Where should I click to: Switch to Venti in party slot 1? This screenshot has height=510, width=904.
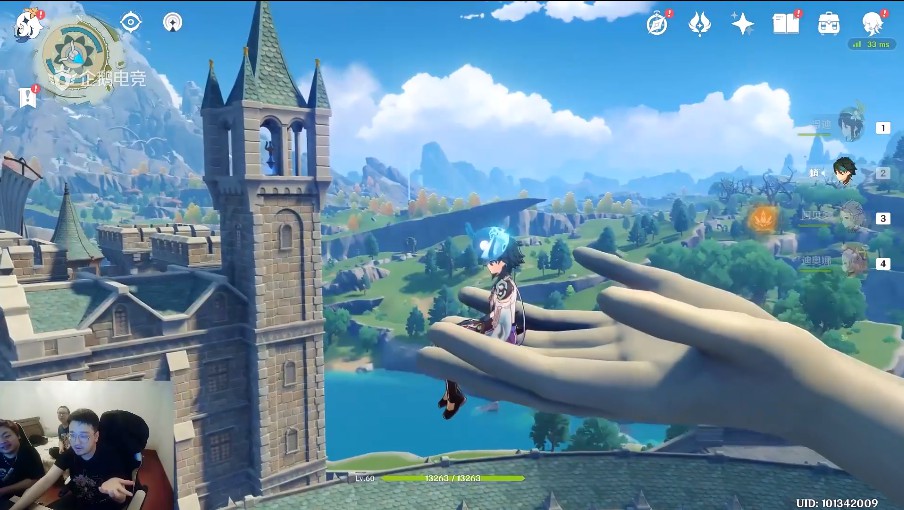tap(851, 126)
